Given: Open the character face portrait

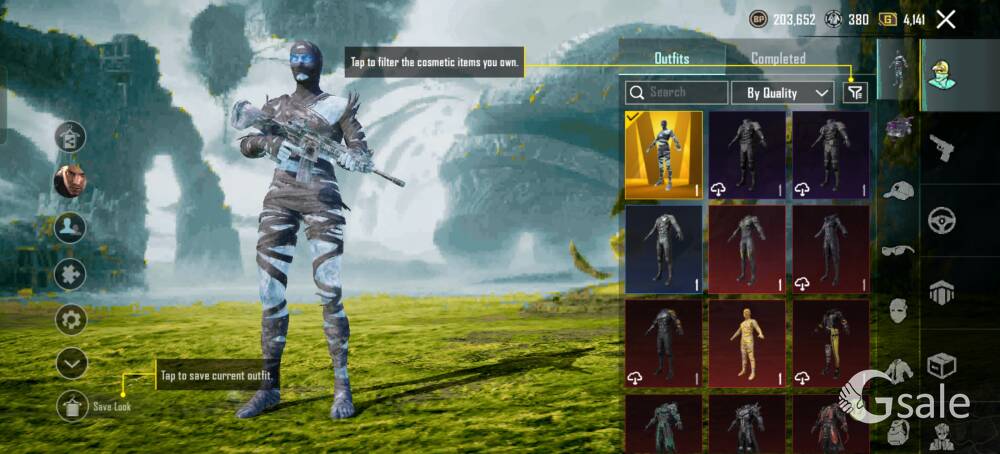Looking at the screenshot, I should tap(70, 181).
